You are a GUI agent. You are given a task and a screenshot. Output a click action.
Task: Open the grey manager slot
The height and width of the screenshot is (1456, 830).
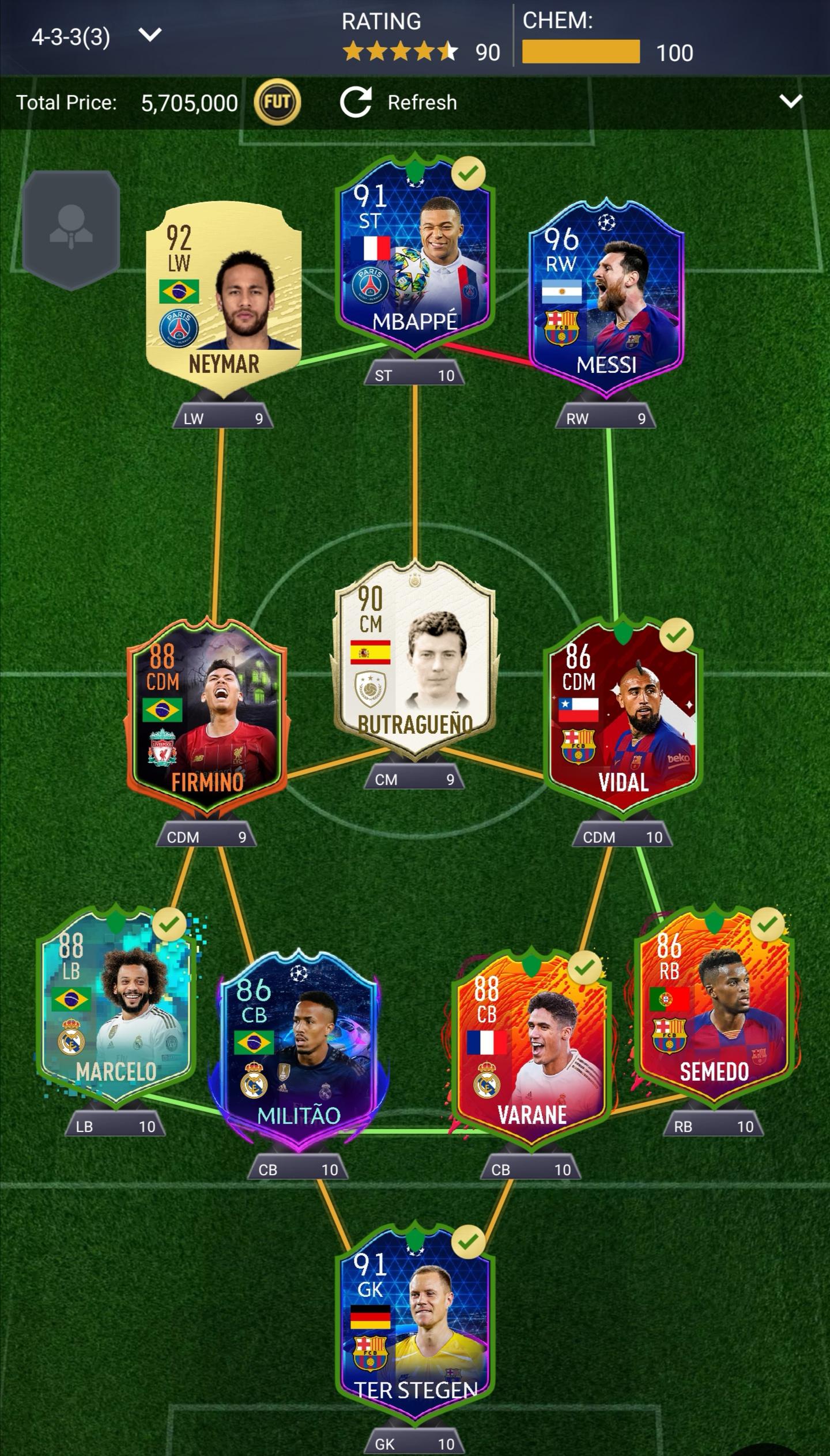point(71,229)
